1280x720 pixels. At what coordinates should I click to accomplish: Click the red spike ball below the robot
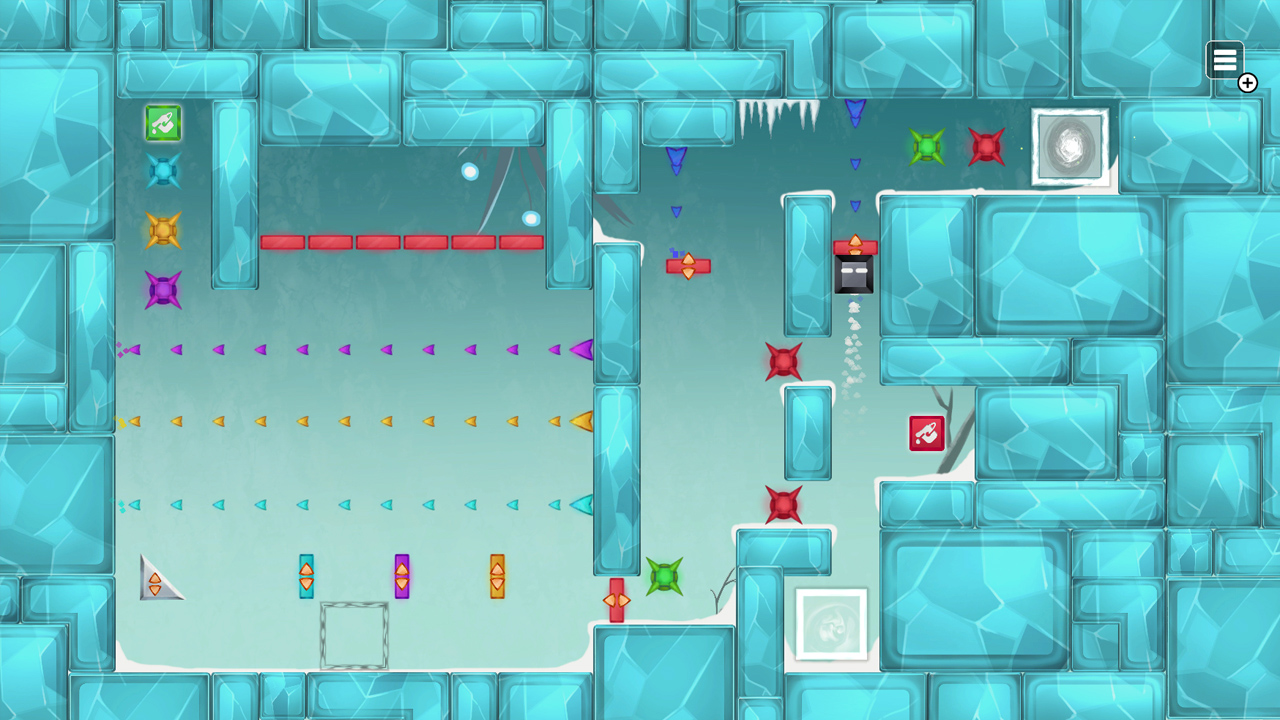click(783, 361)
